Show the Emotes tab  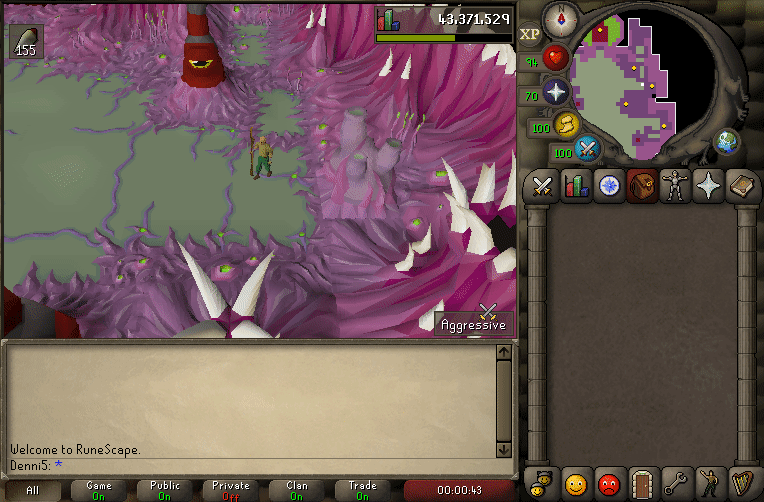[708, 484]
